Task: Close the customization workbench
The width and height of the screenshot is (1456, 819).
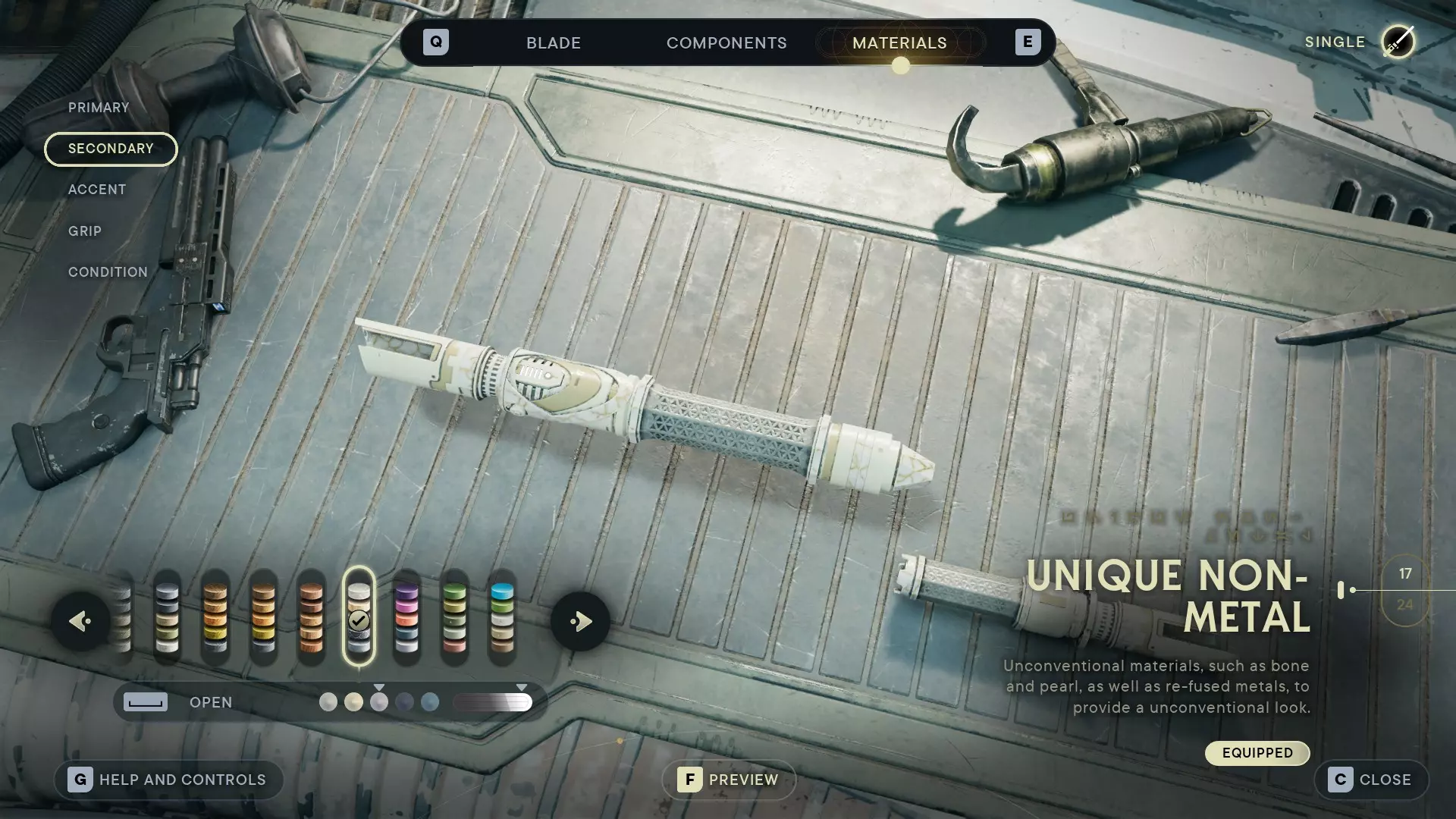Action: point(1371,780)
